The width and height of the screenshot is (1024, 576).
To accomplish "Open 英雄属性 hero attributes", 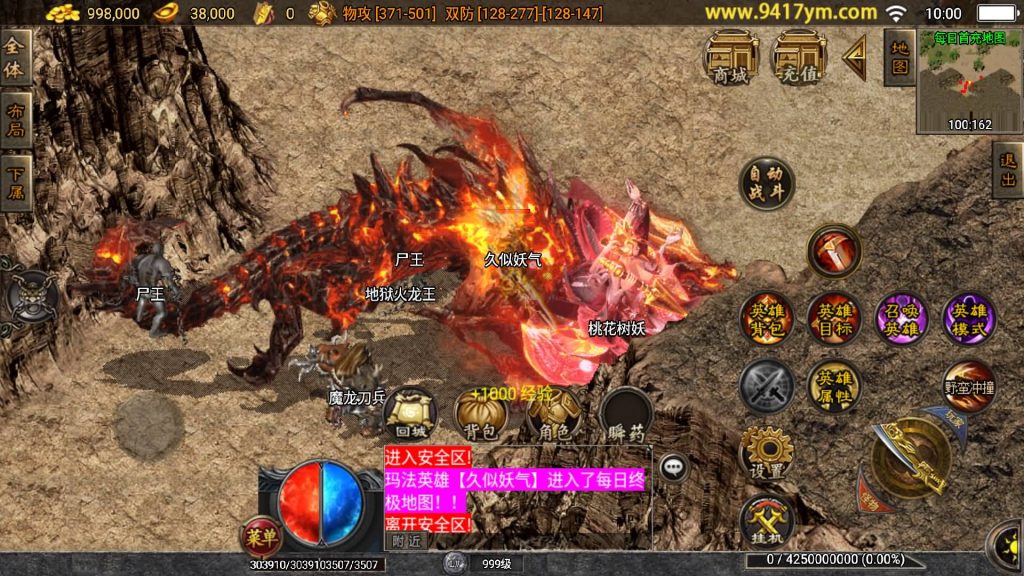I will pyautogui.click(x=835, y=386).
